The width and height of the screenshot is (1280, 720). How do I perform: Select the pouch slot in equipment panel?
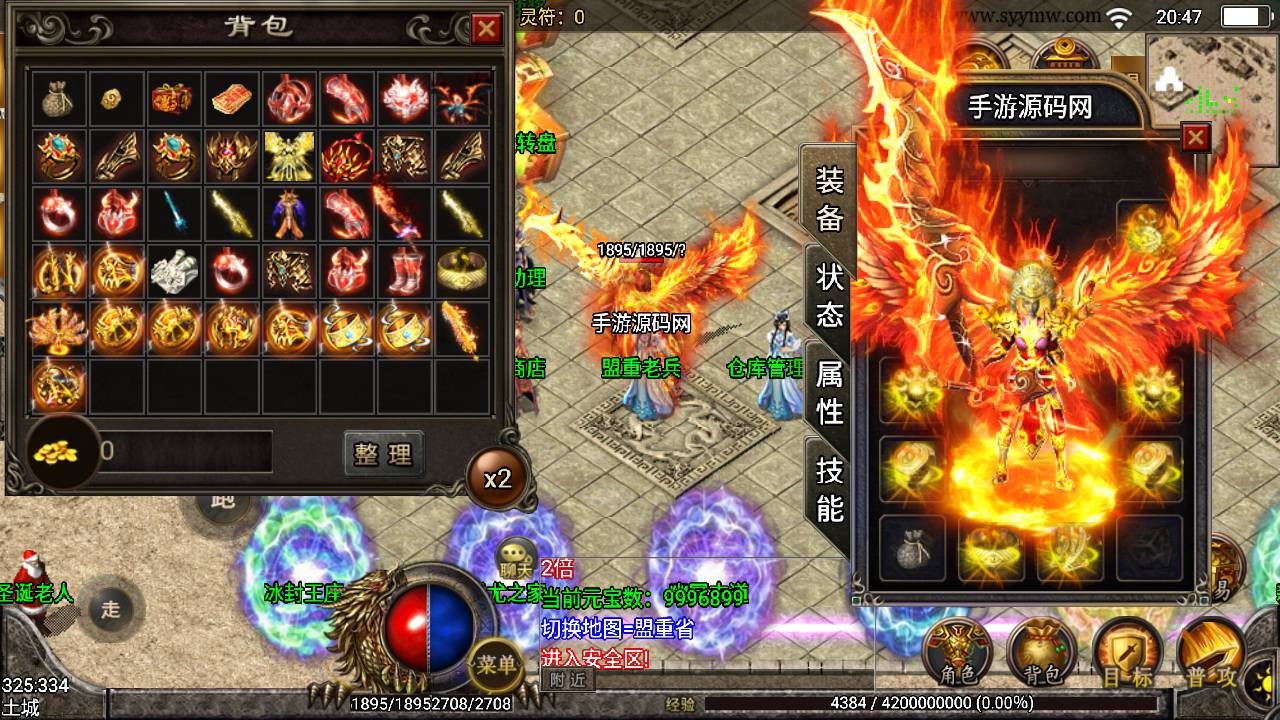pyautogui.click(x=911, y=548)
